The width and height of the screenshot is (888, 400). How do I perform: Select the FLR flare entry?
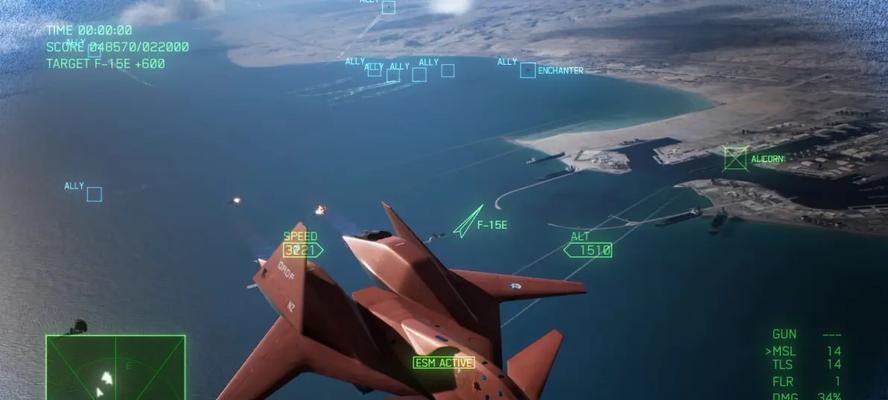pos(782,382)
